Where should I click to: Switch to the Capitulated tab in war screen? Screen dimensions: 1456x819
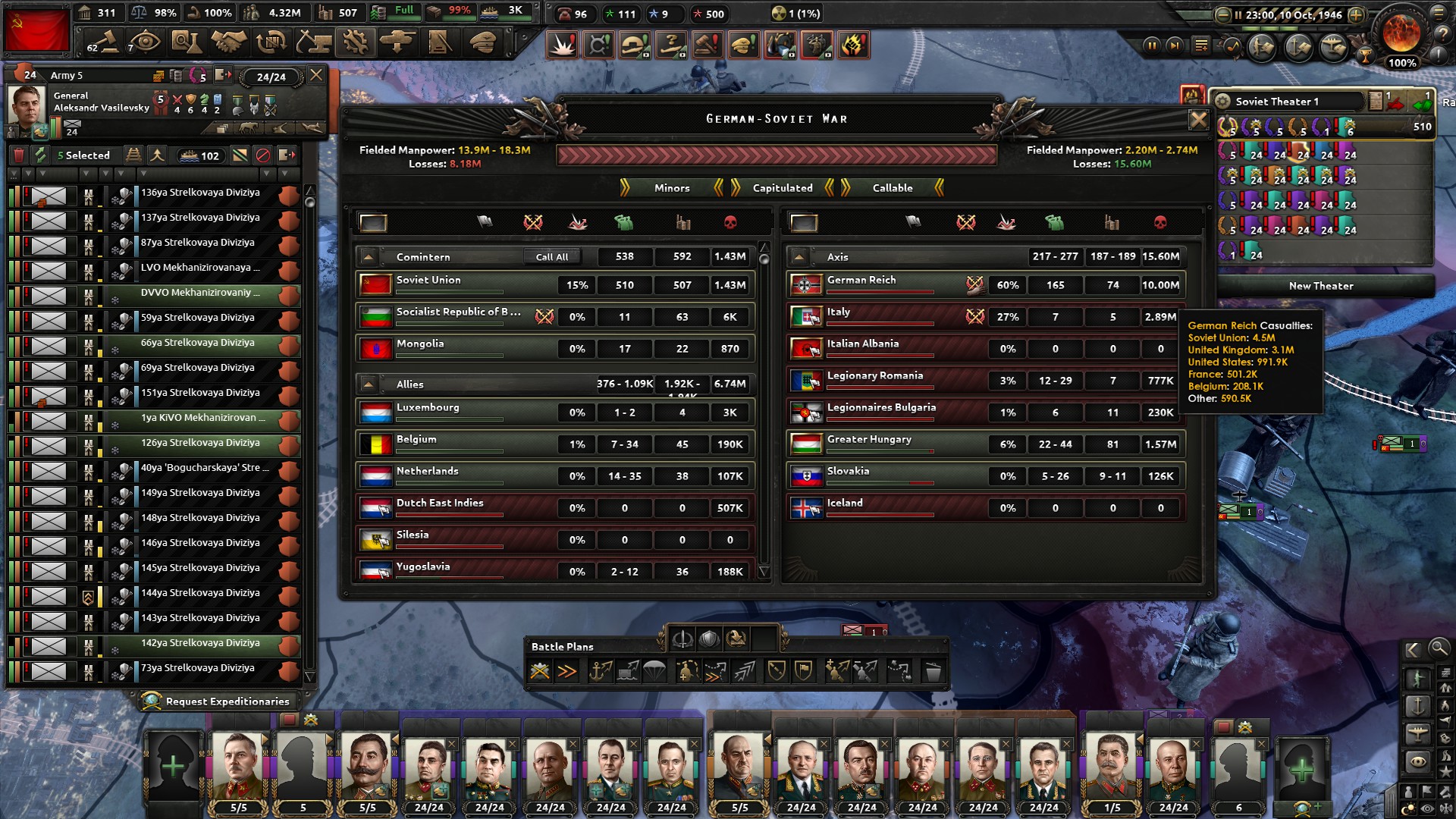click(x=782, y=188)
